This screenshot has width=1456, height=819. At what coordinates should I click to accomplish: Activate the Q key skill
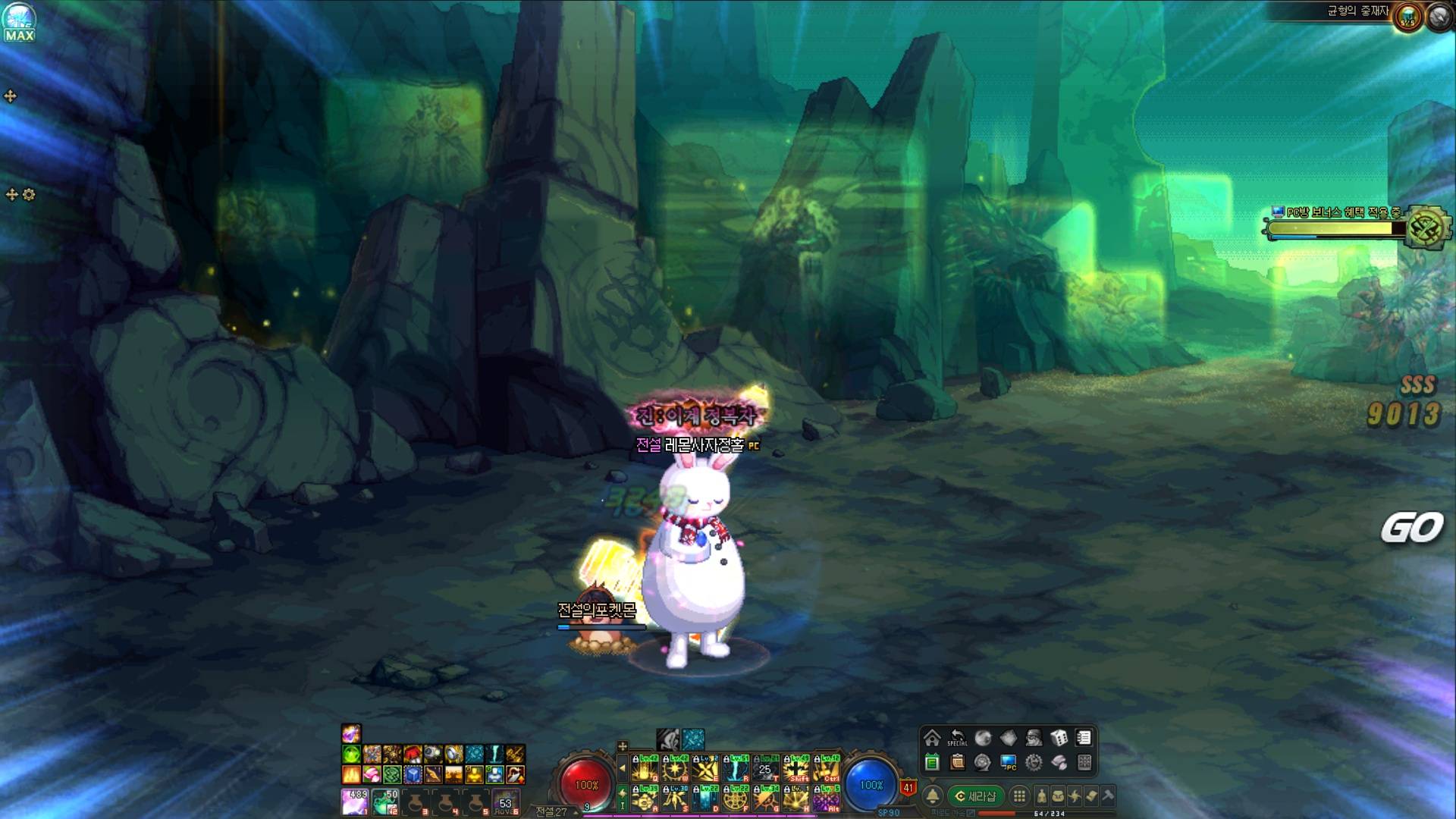pos(645,769)
